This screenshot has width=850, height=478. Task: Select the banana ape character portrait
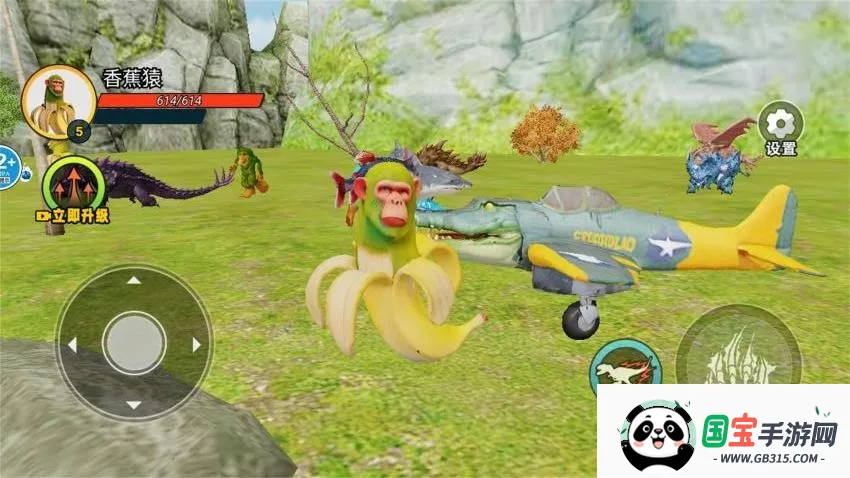coord(58,102)
